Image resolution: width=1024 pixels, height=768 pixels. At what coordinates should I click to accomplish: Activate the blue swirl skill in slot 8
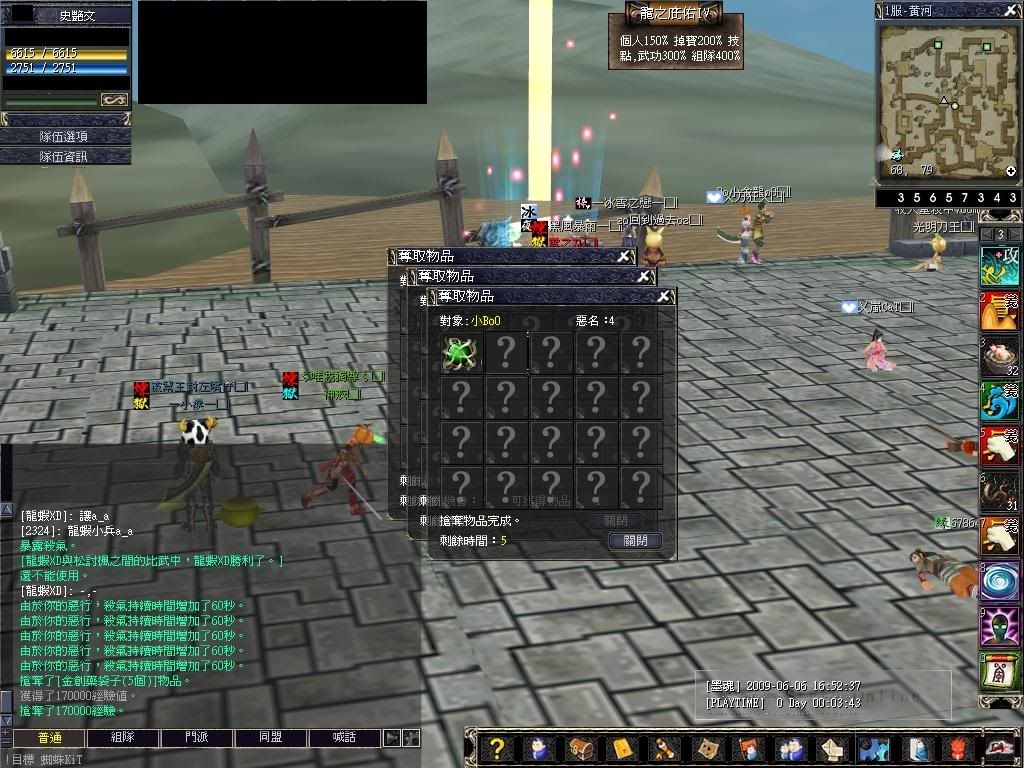(998, 581)
